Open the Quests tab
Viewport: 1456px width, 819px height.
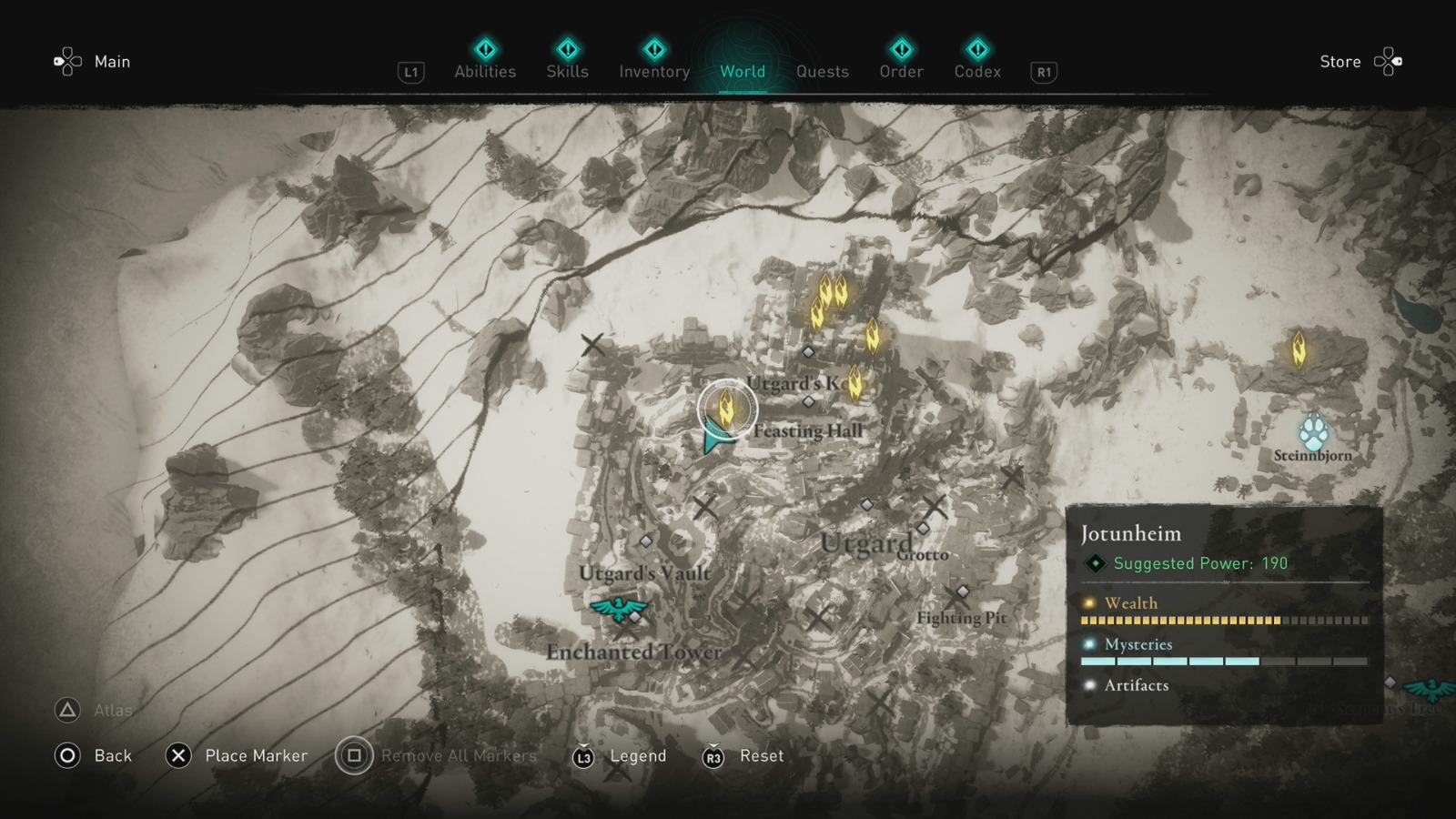pyautogui.click(x=823, y=71)
